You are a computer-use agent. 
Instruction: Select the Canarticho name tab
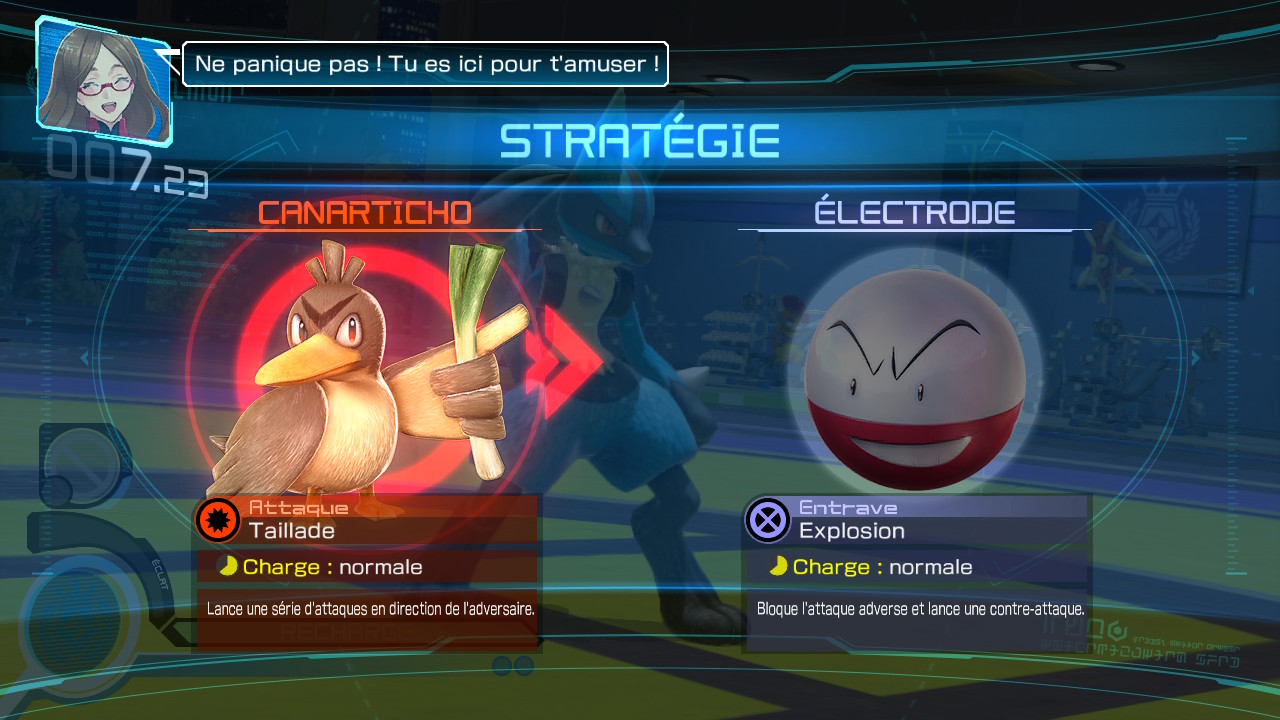(x=364, y=212)
